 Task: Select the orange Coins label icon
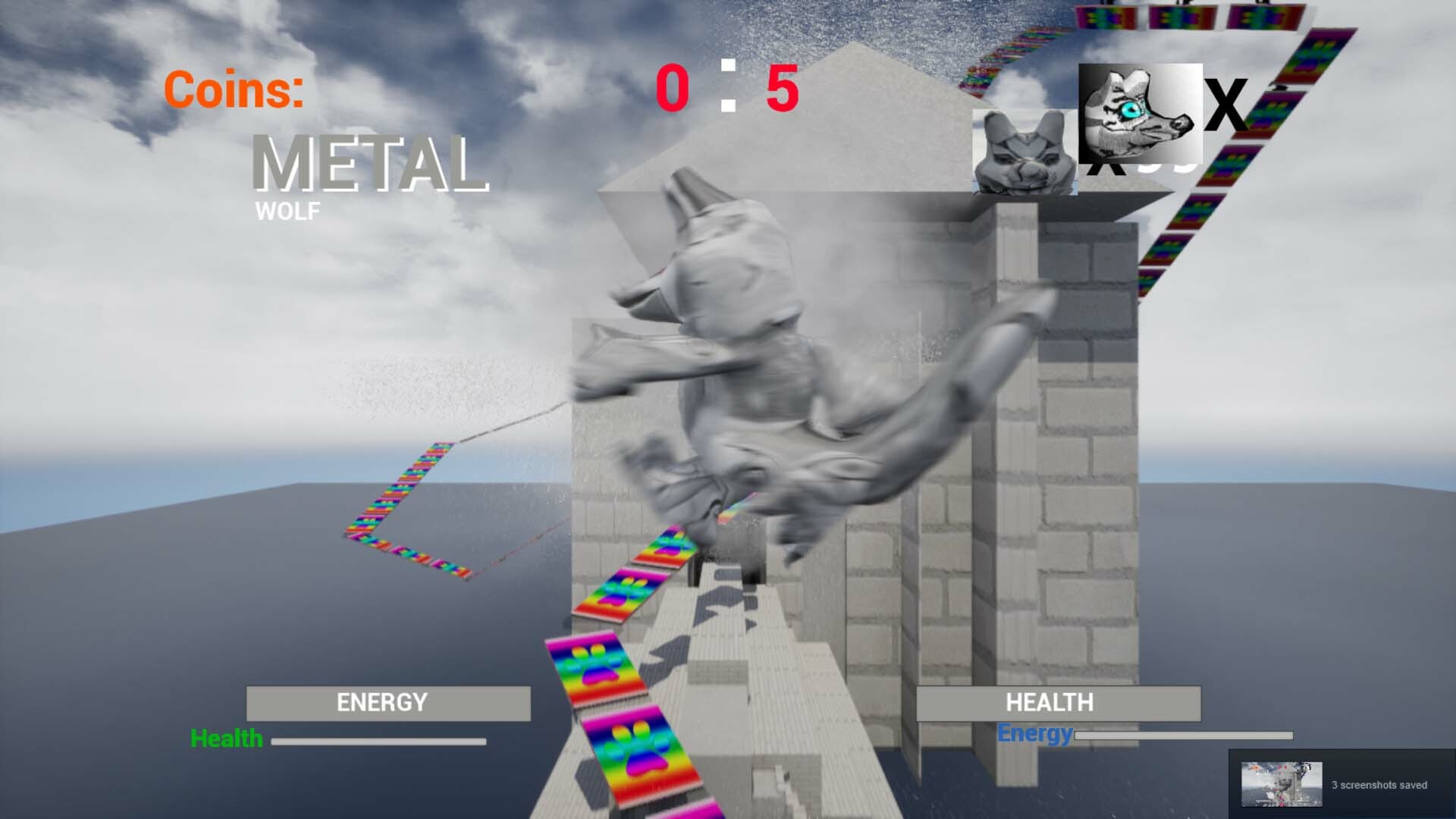coord(234,91)
